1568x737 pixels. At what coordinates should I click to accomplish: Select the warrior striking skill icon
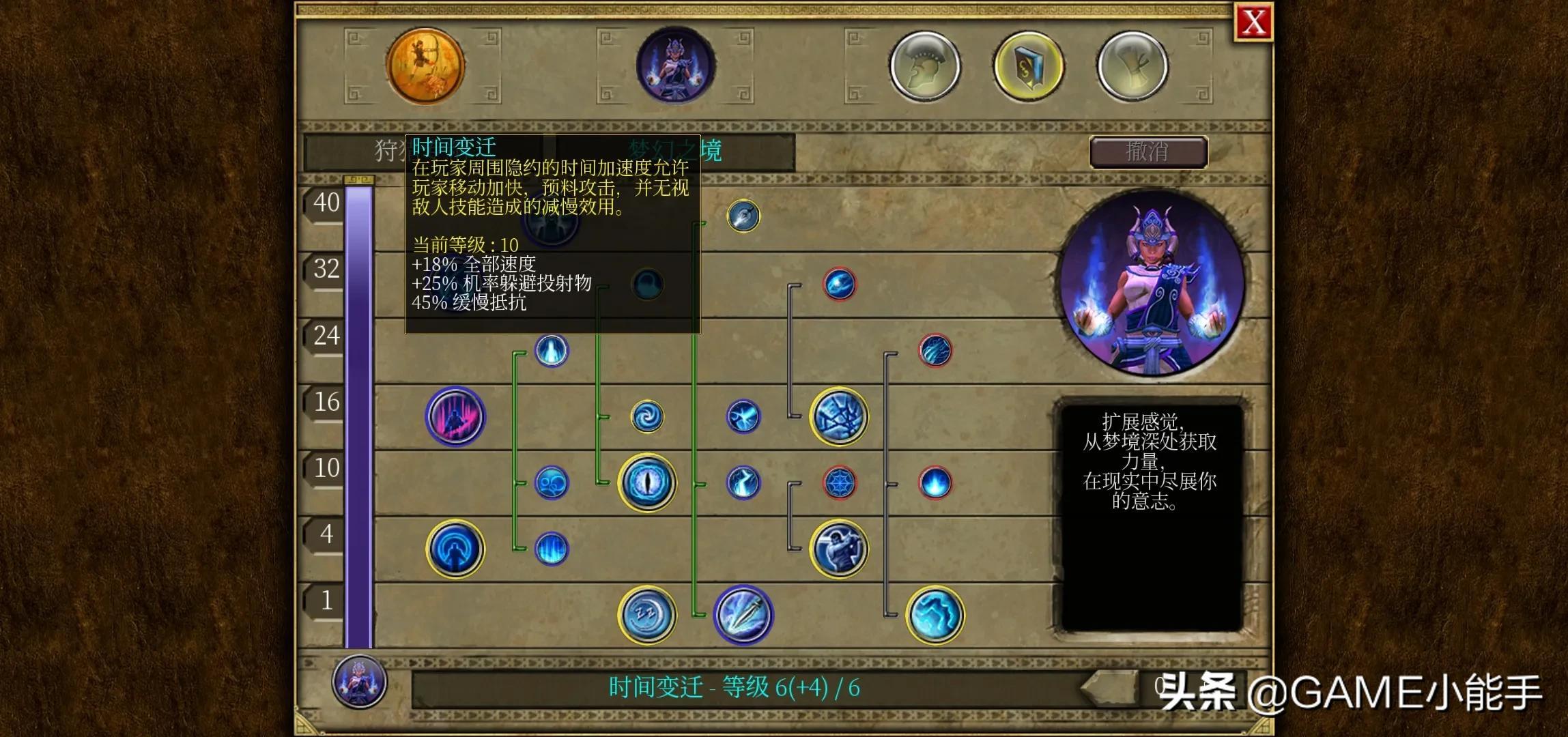tap(839, 549)
